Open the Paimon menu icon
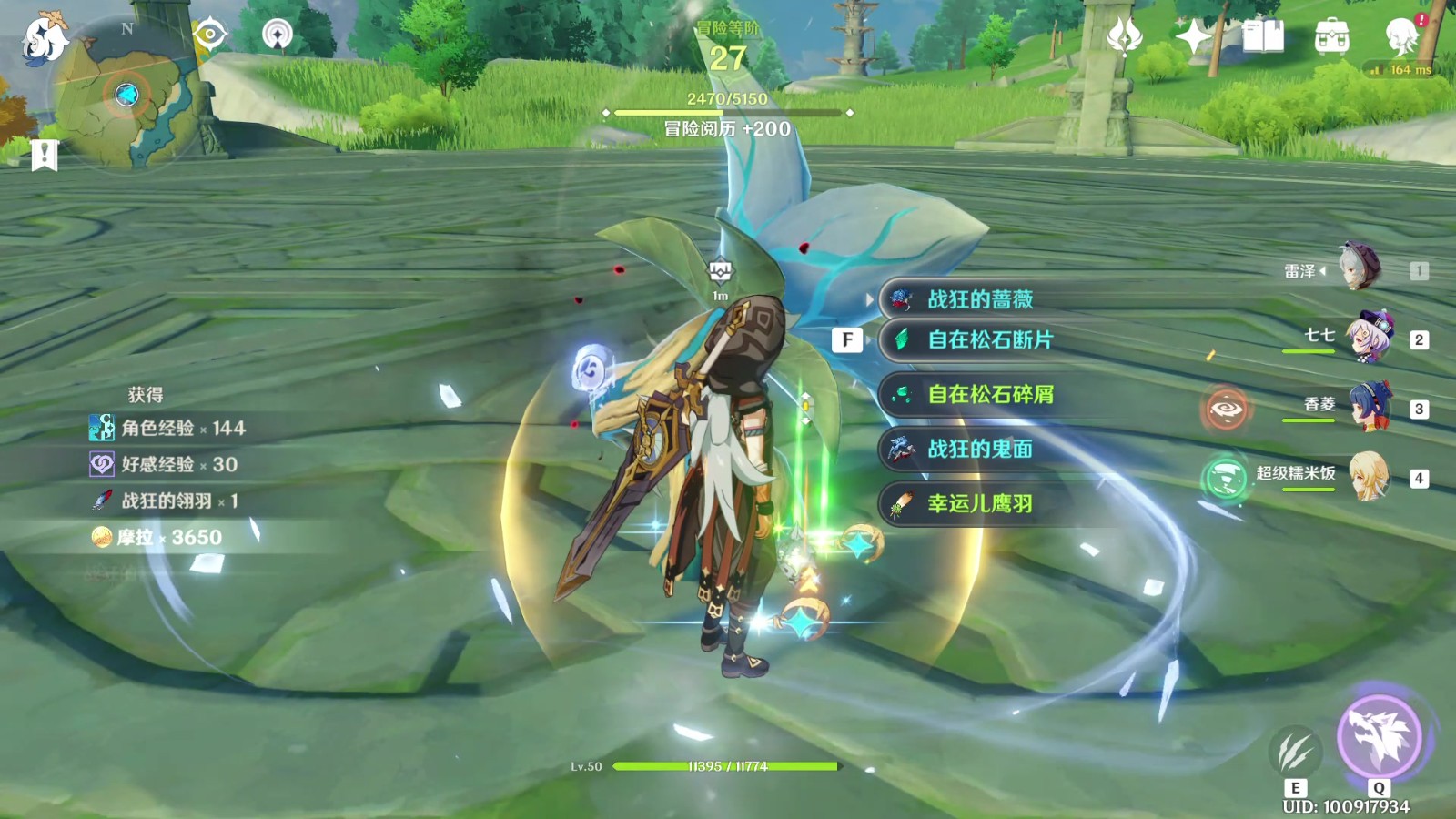This screenshot has width=1456, height=819. point(44,38)
